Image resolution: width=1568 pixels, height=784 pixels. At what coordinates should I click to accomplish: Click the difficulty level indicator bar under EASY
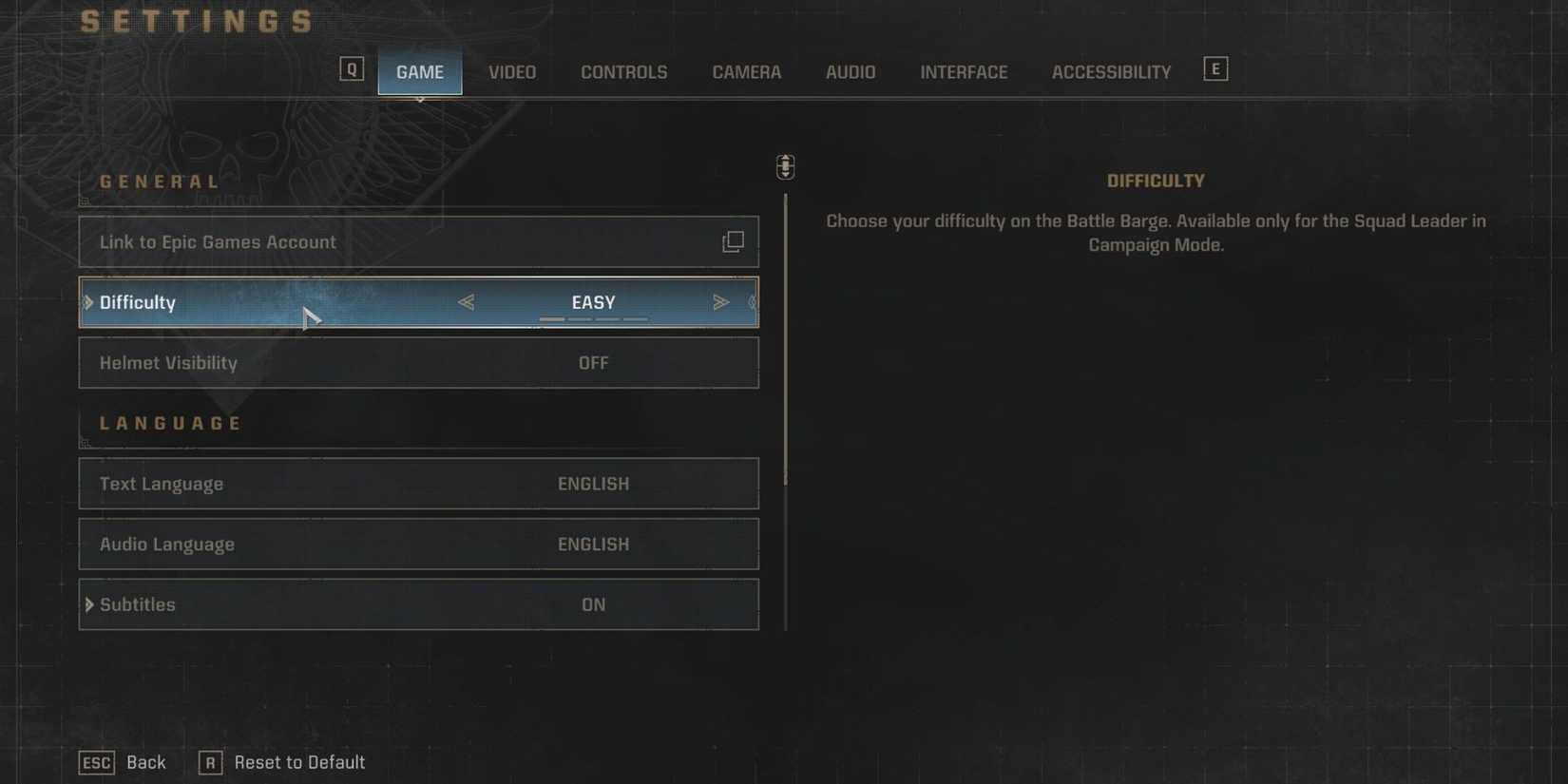coord(593,320)
